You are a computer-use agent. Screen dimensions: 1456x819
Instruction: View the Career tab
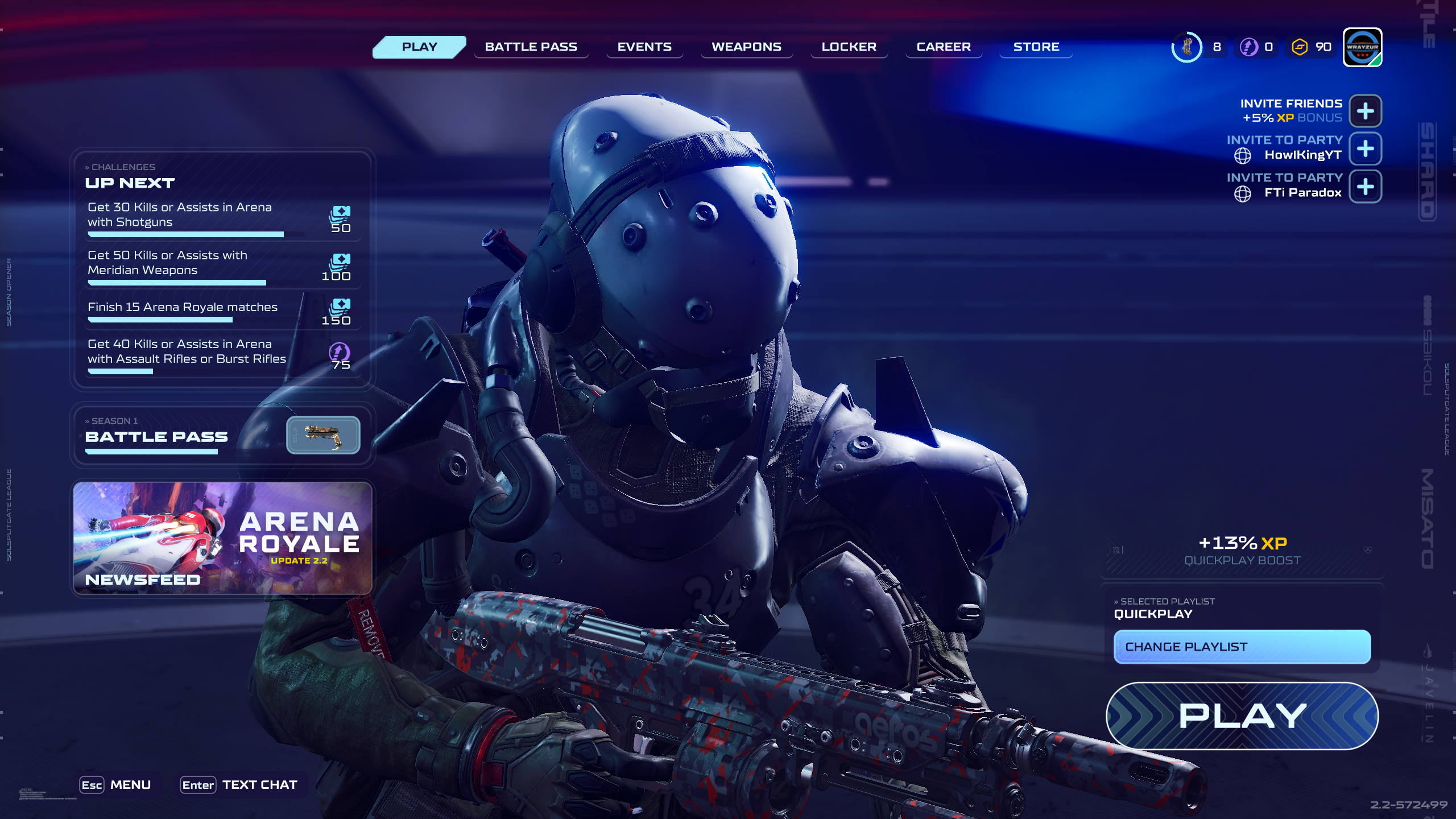pos(944,47)
